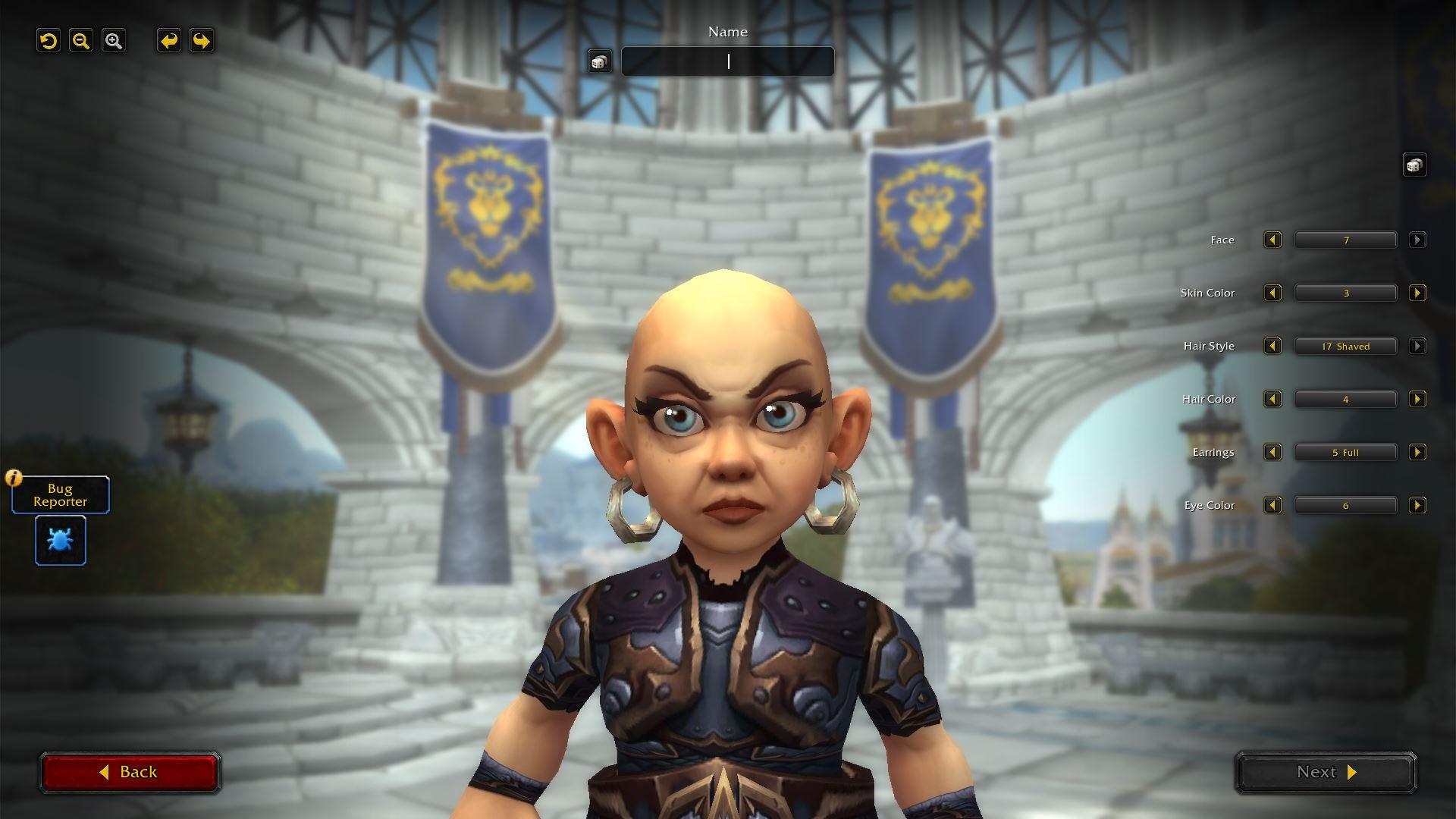
Task: Click the dice icon to randomize the name
Action: [x=599, y=61]
